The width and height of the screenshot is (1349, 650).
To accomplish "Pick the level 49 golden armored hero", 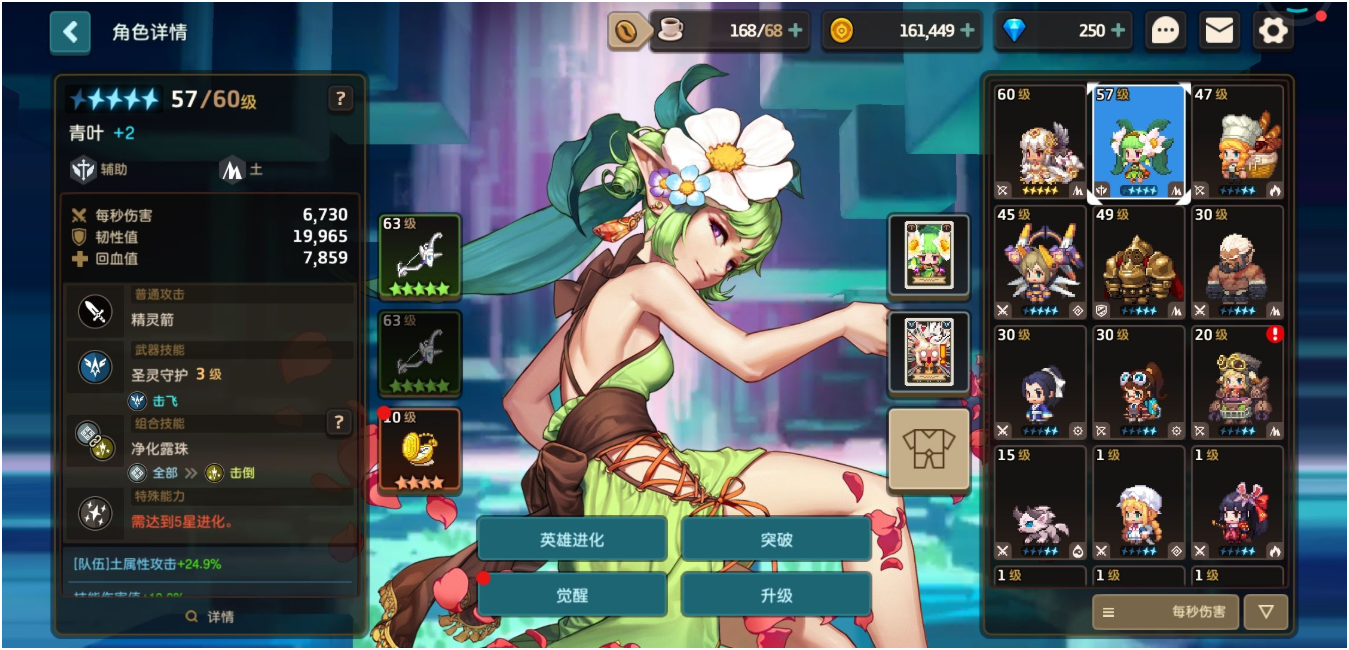I will point(1139,263).
